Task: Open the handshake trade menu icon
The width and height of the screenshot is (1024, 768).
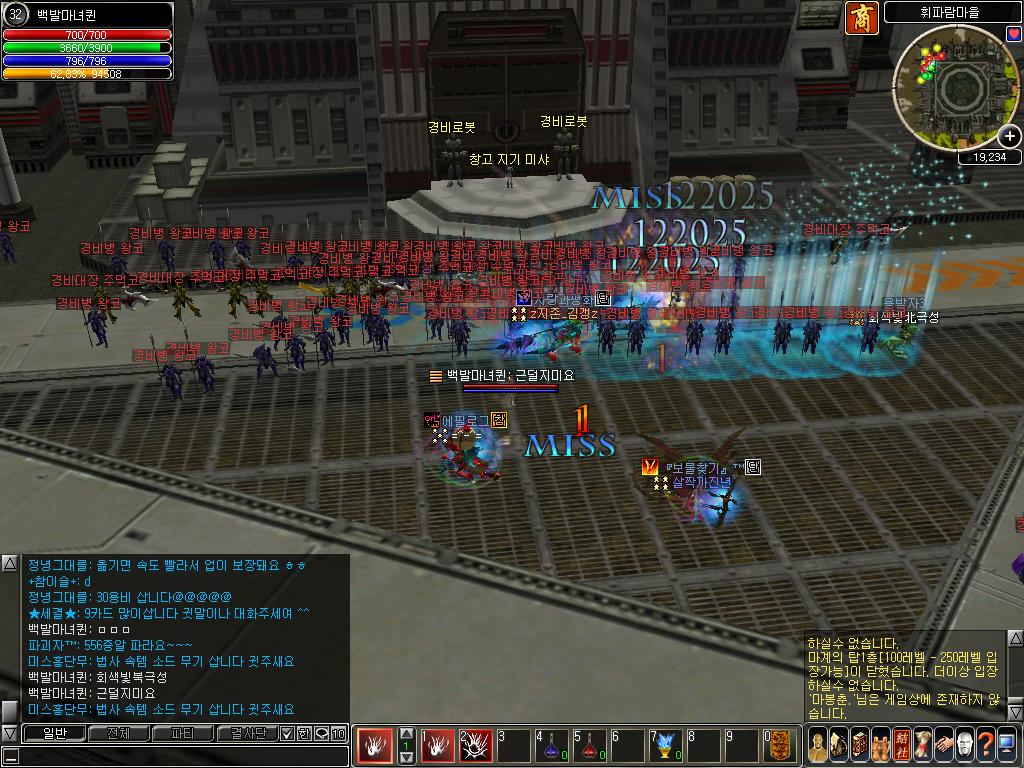Action: [944, 745]
